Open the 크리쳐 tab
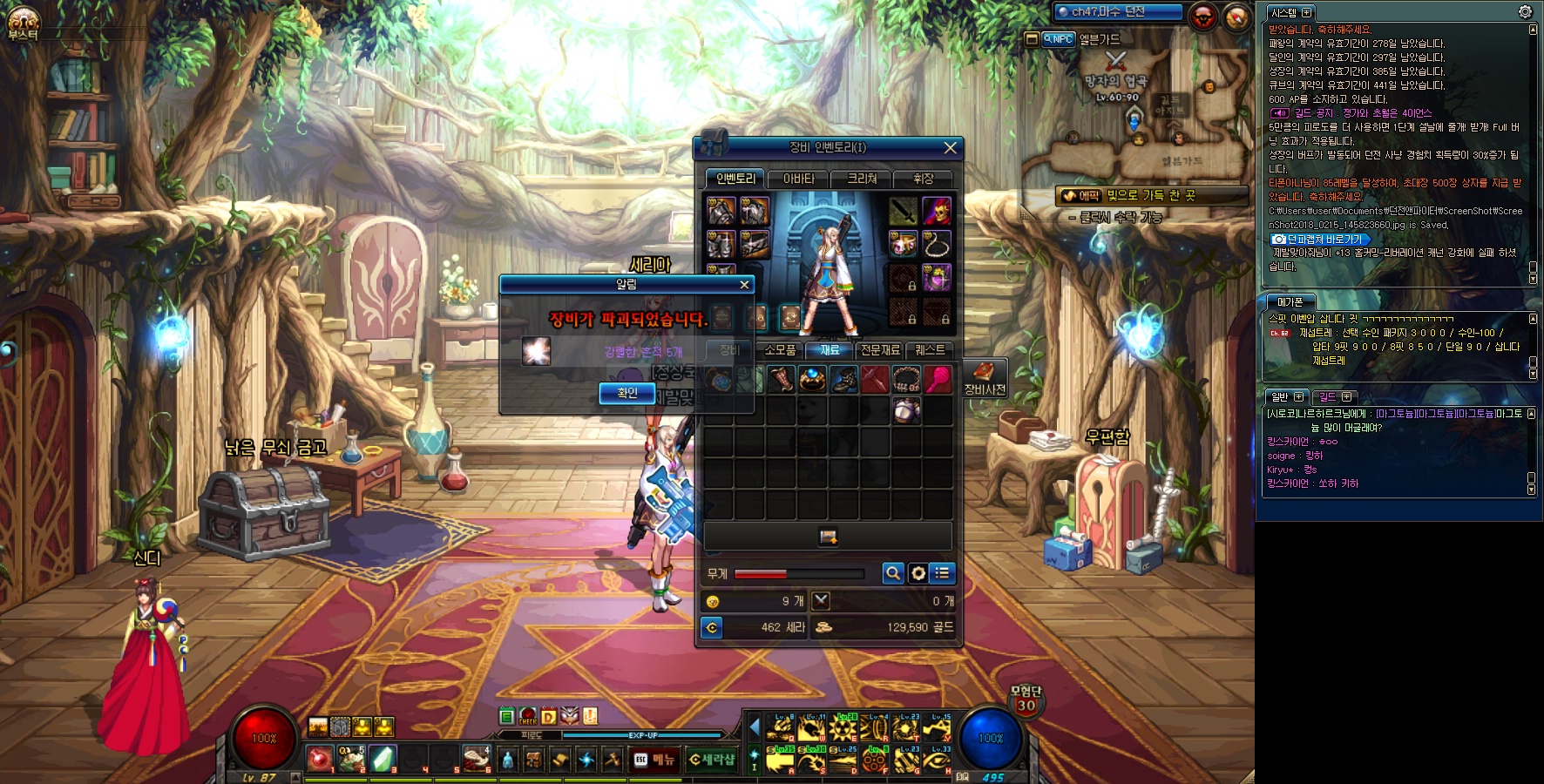This screenshot has width=1544, height=784. click(x=862, y=179)
